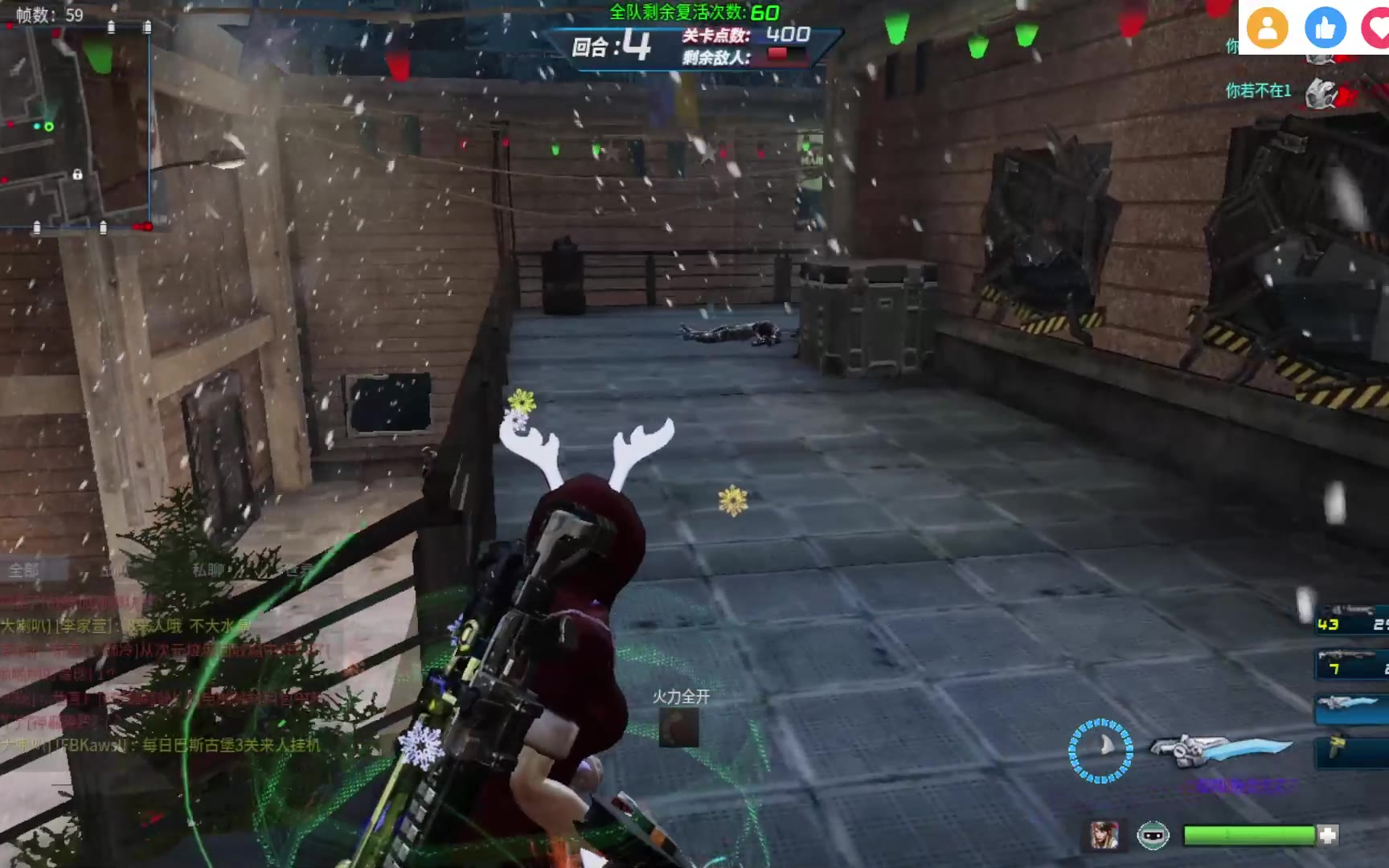The image size is (1389, 868).
Task: Switch to the 全部 chat tab
Action: 24,571
